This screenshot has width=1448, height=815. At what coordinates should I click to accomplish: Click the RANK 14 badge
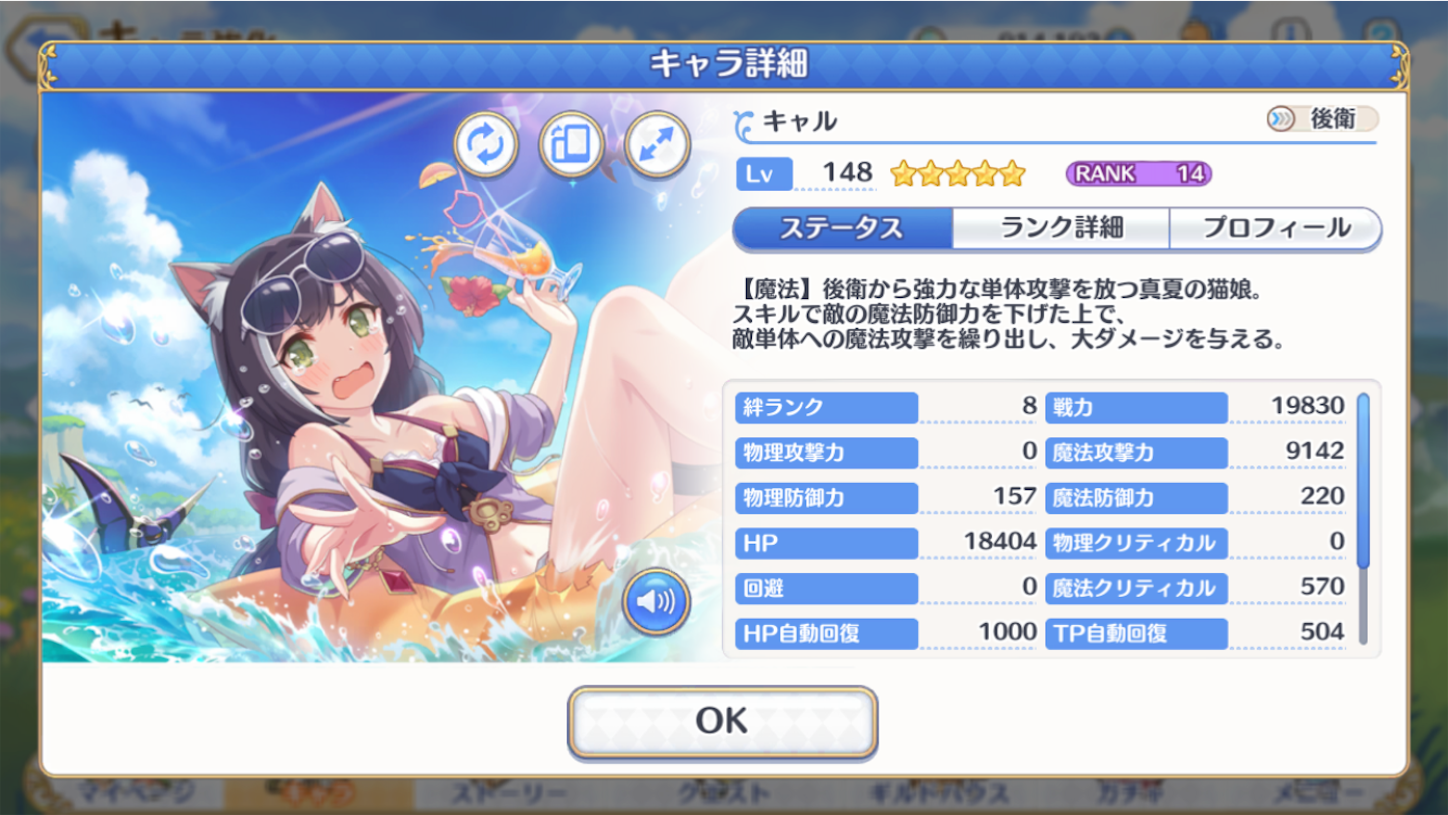[x=1140, y=172]
